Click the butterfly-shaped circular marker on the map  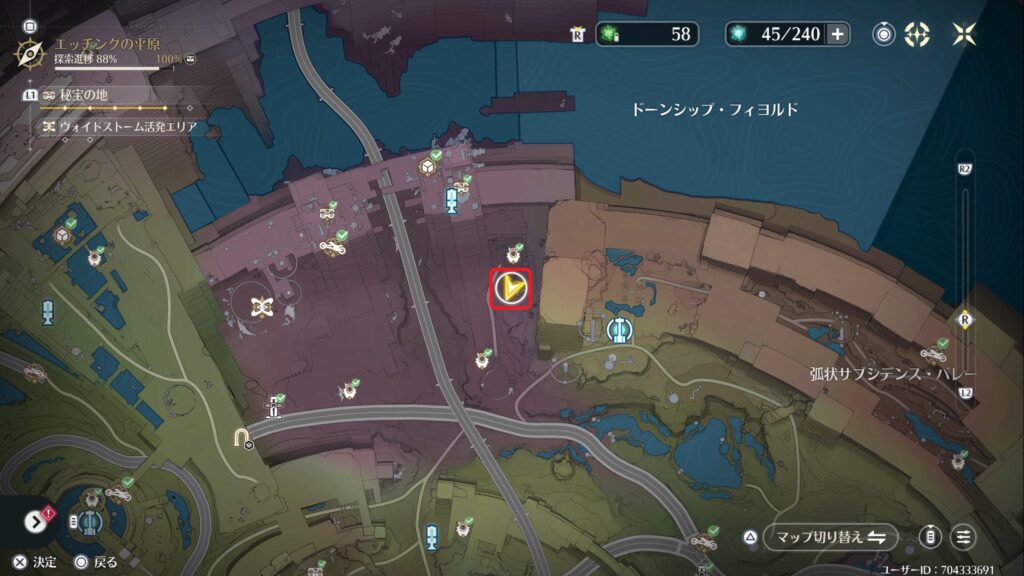coord(263,305)
